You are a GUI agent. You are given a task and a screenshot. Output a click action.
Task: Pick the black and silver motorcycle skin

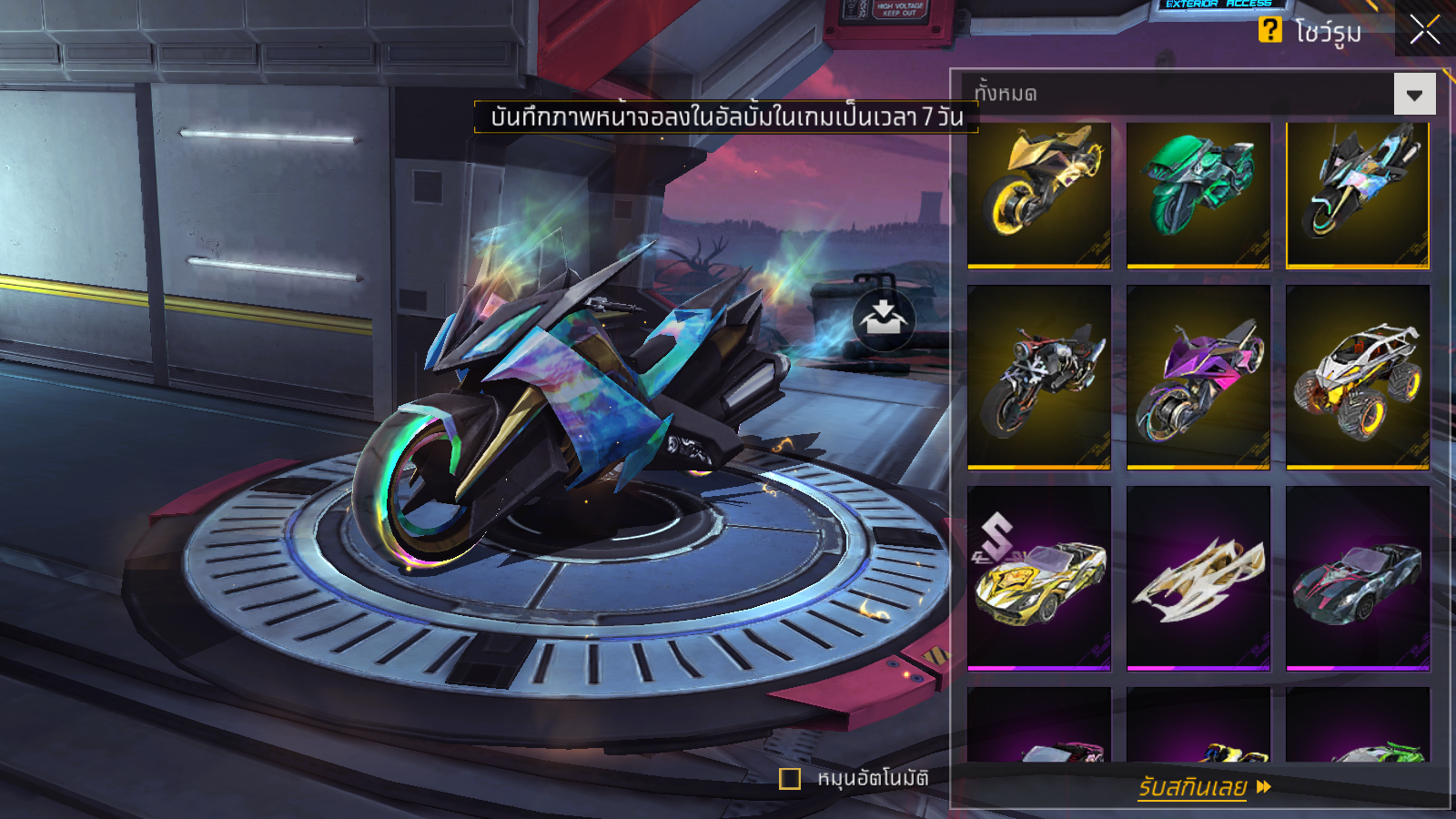(x=1039, y=377)
